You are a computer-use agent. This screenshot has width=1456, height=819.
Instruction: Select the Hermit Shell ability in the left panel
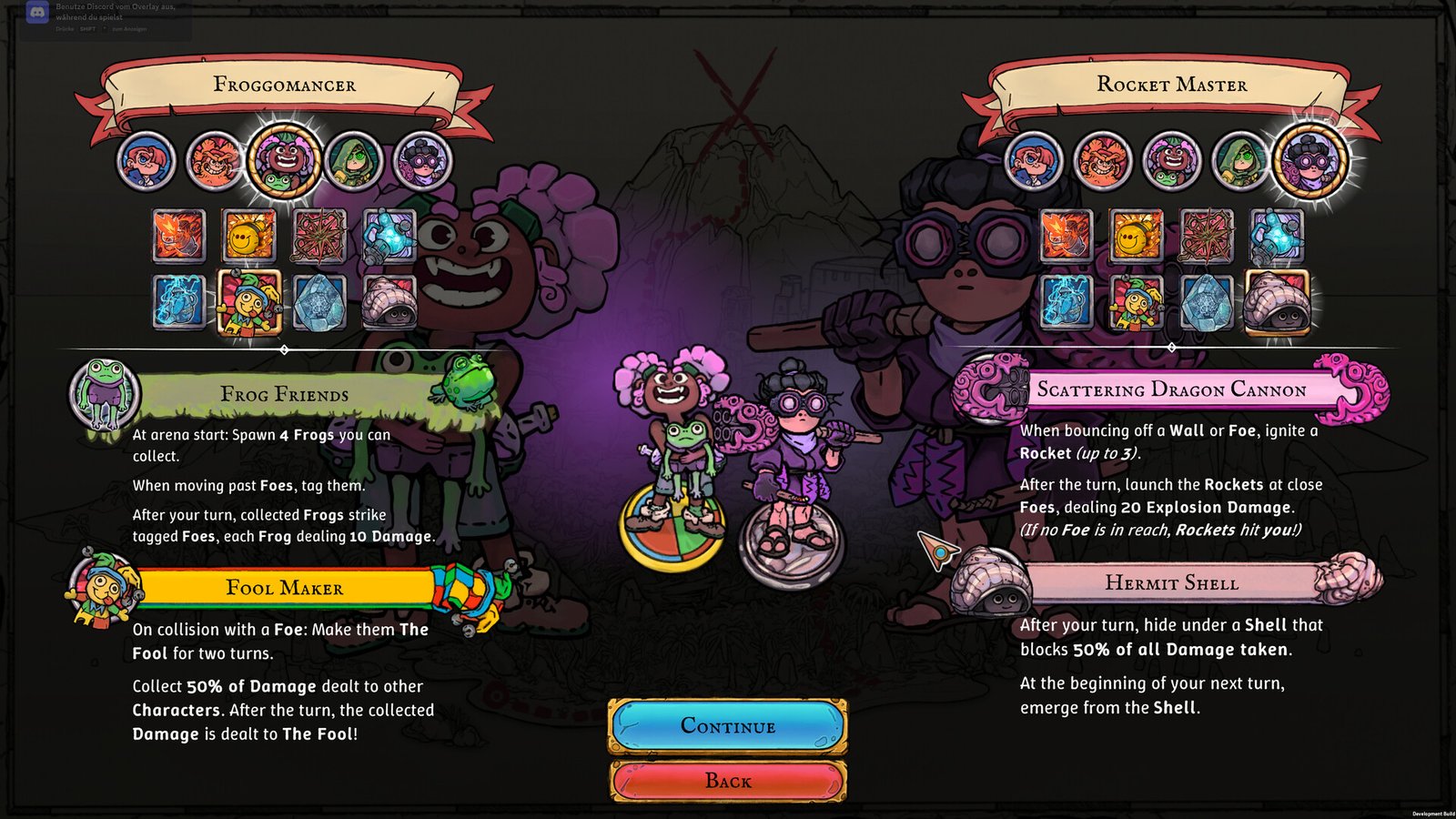coord(389,301)
